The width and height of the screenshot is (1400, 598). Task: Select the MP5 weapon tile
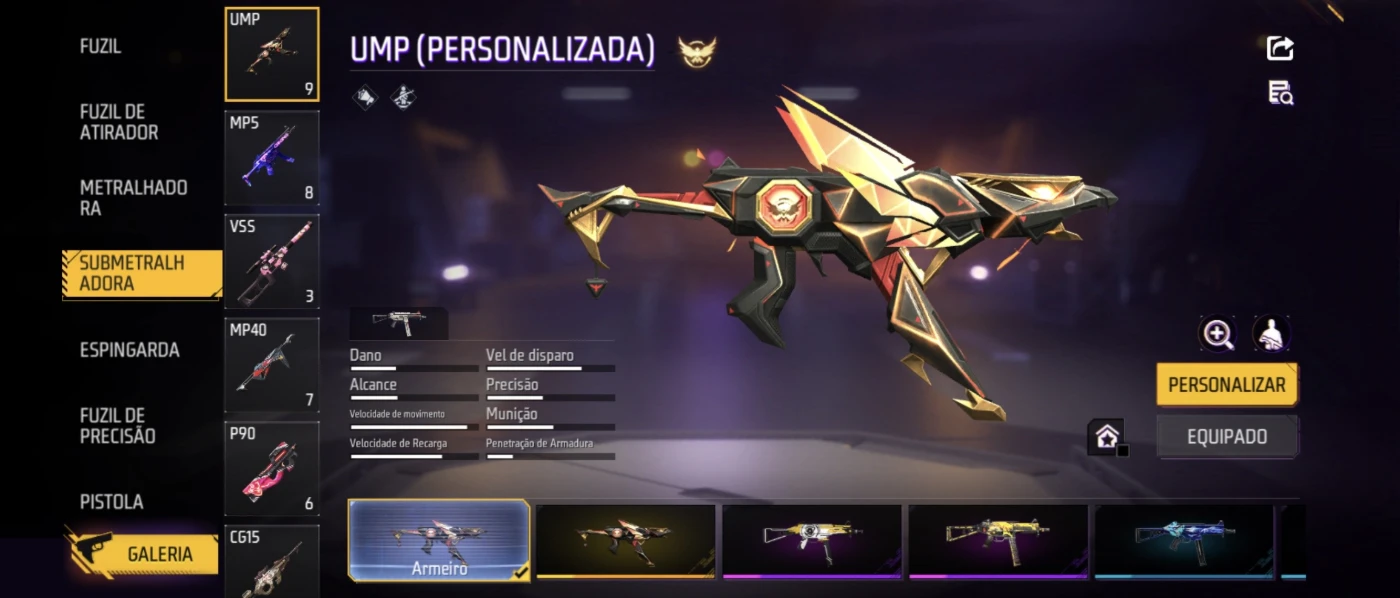[x=272, y=158]
